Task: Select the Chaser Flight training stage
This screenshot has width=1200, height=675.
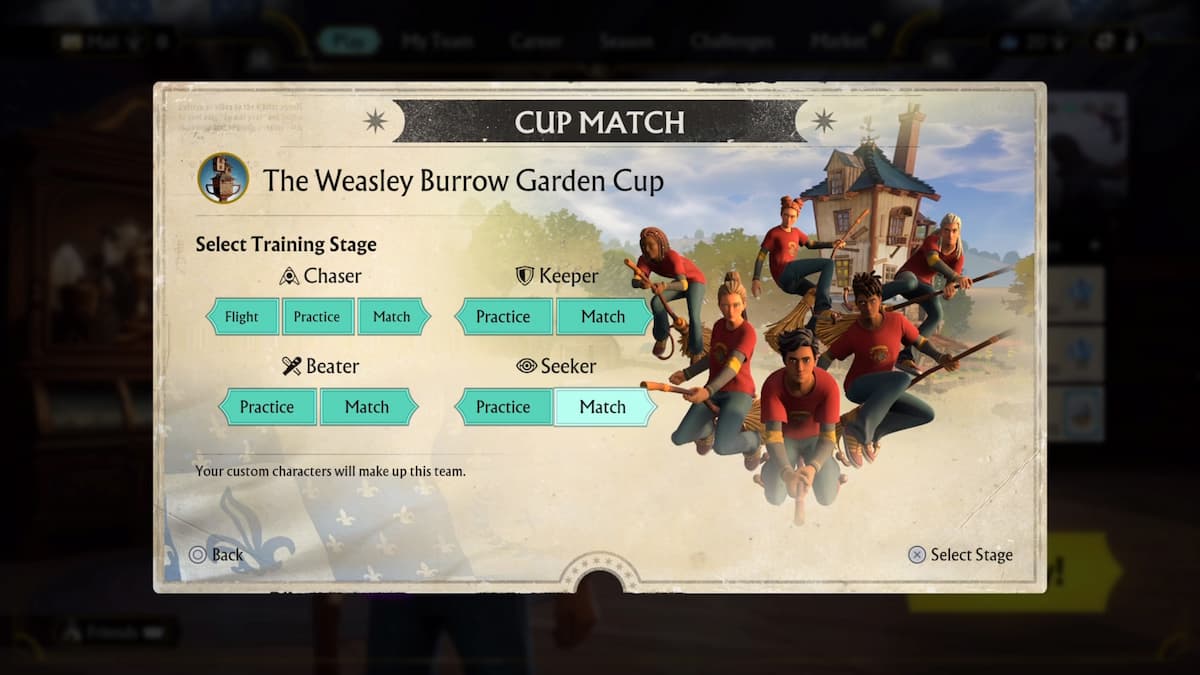Action: (x=242, y=317)
